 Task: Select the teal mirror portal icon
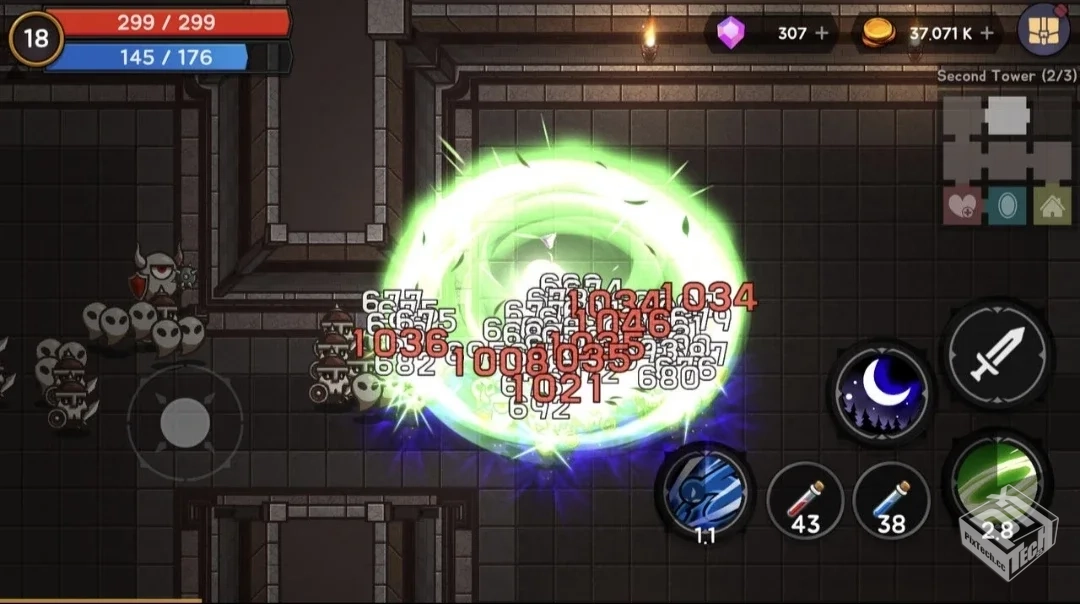1007,206
